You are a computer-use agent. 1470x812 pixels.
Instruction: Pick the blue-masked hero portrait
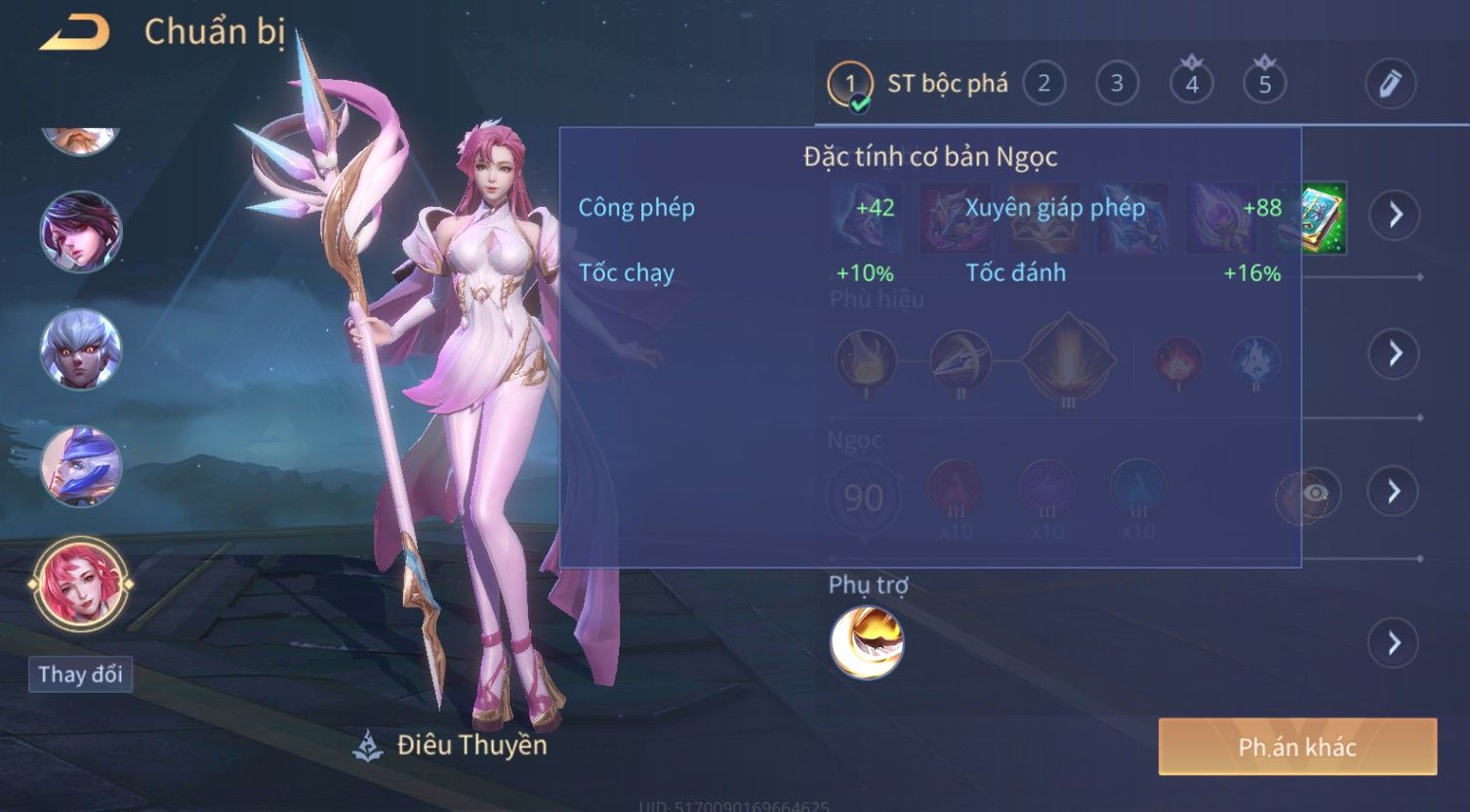click(x=80, y=467)
